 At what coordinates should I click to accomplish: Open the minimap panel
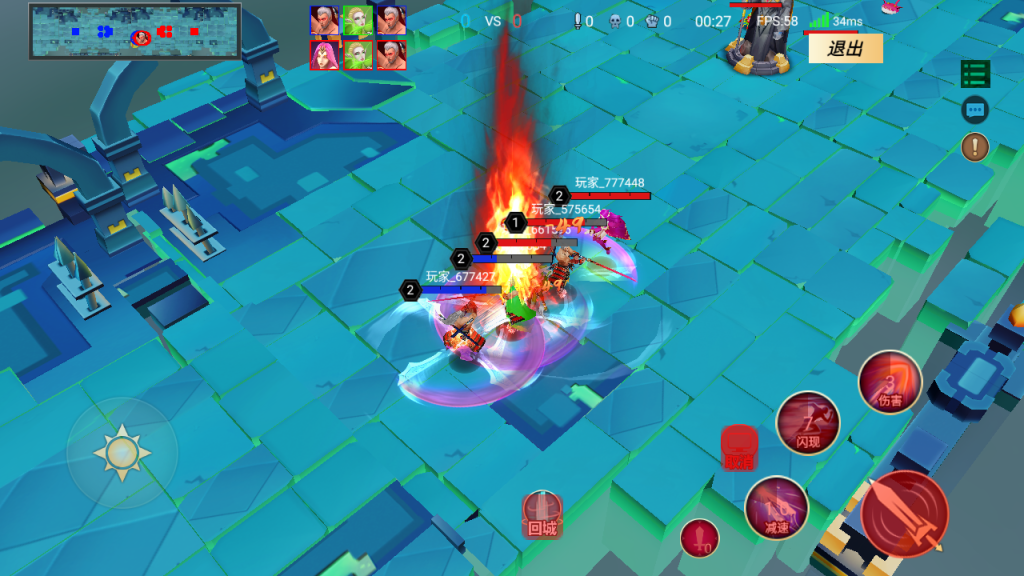(135, 31)
